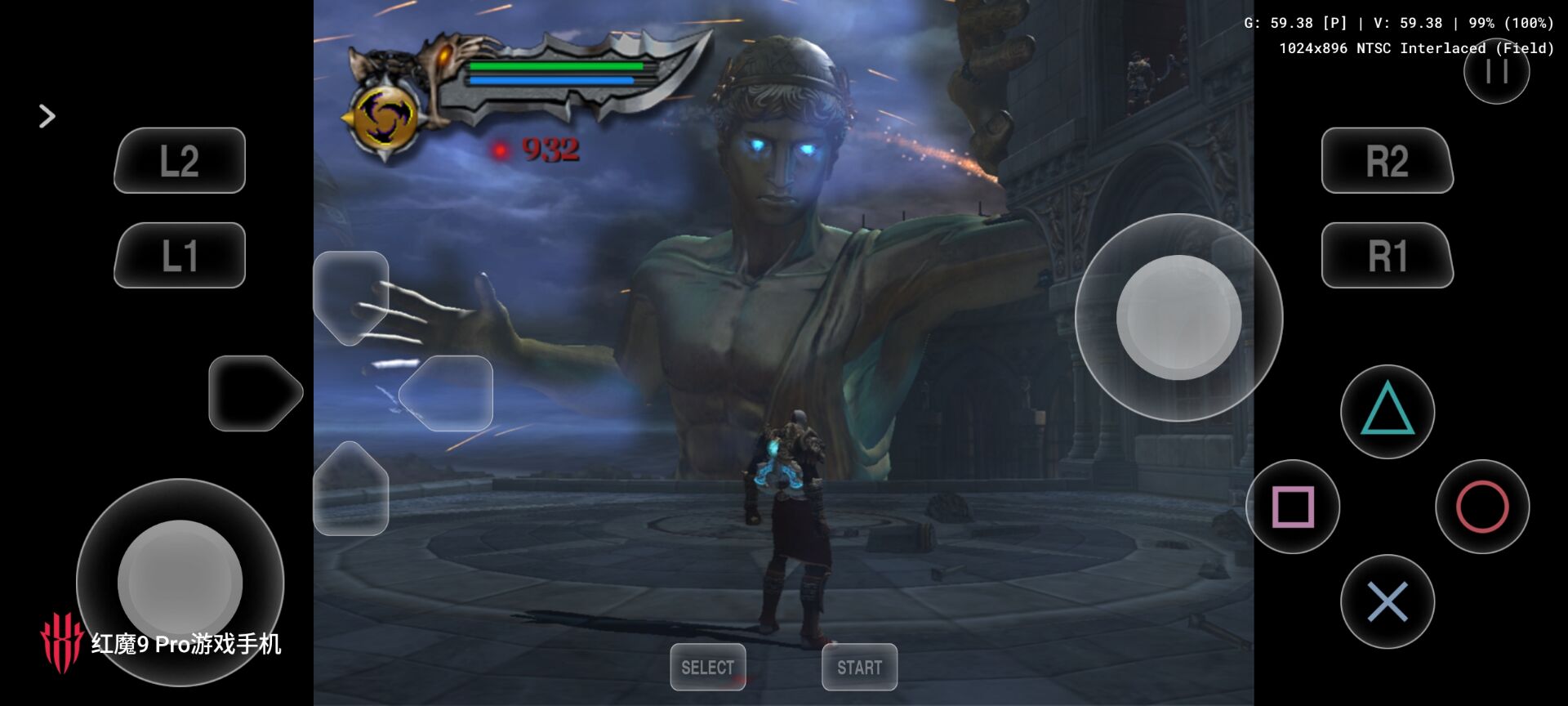Tap the SELECT button
1568x706 pixels.
707,667
